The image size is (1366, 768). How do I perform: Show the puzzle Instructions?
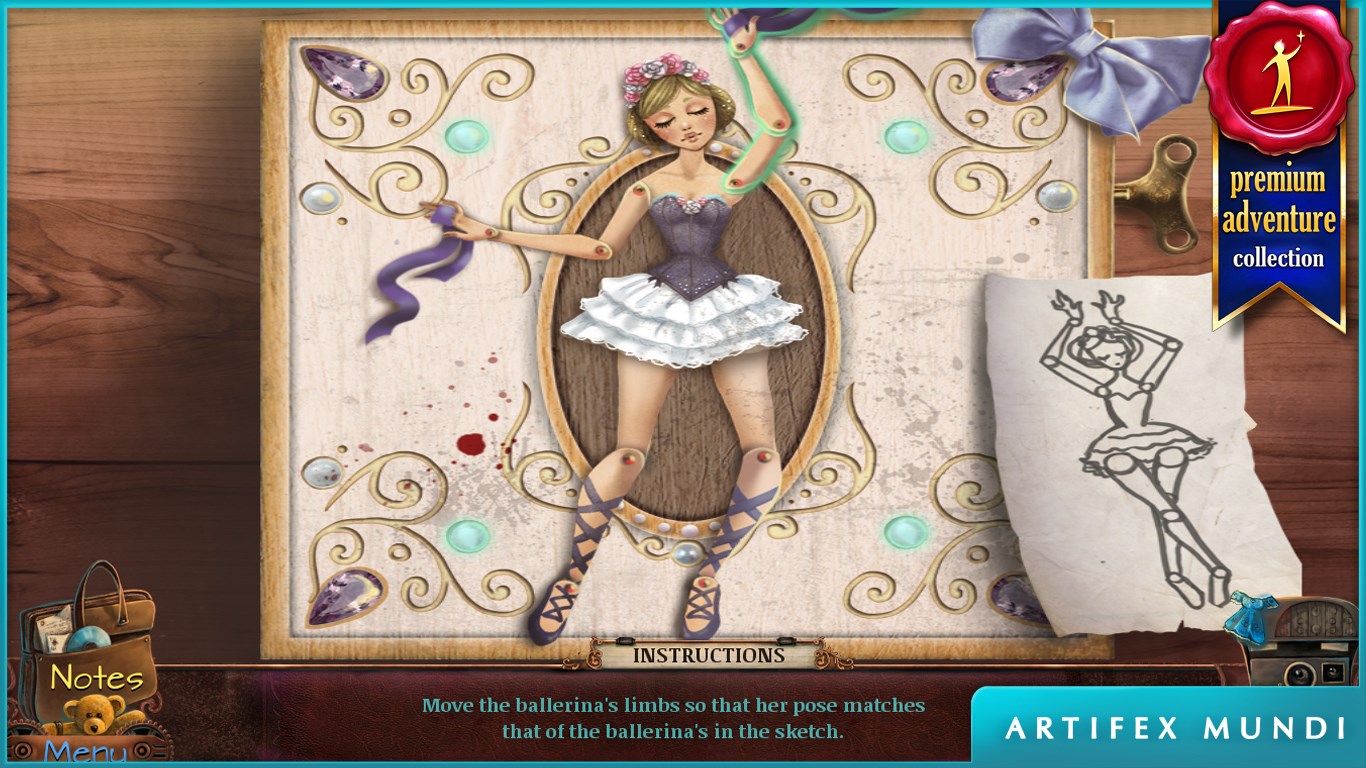[x=708, y=656]
